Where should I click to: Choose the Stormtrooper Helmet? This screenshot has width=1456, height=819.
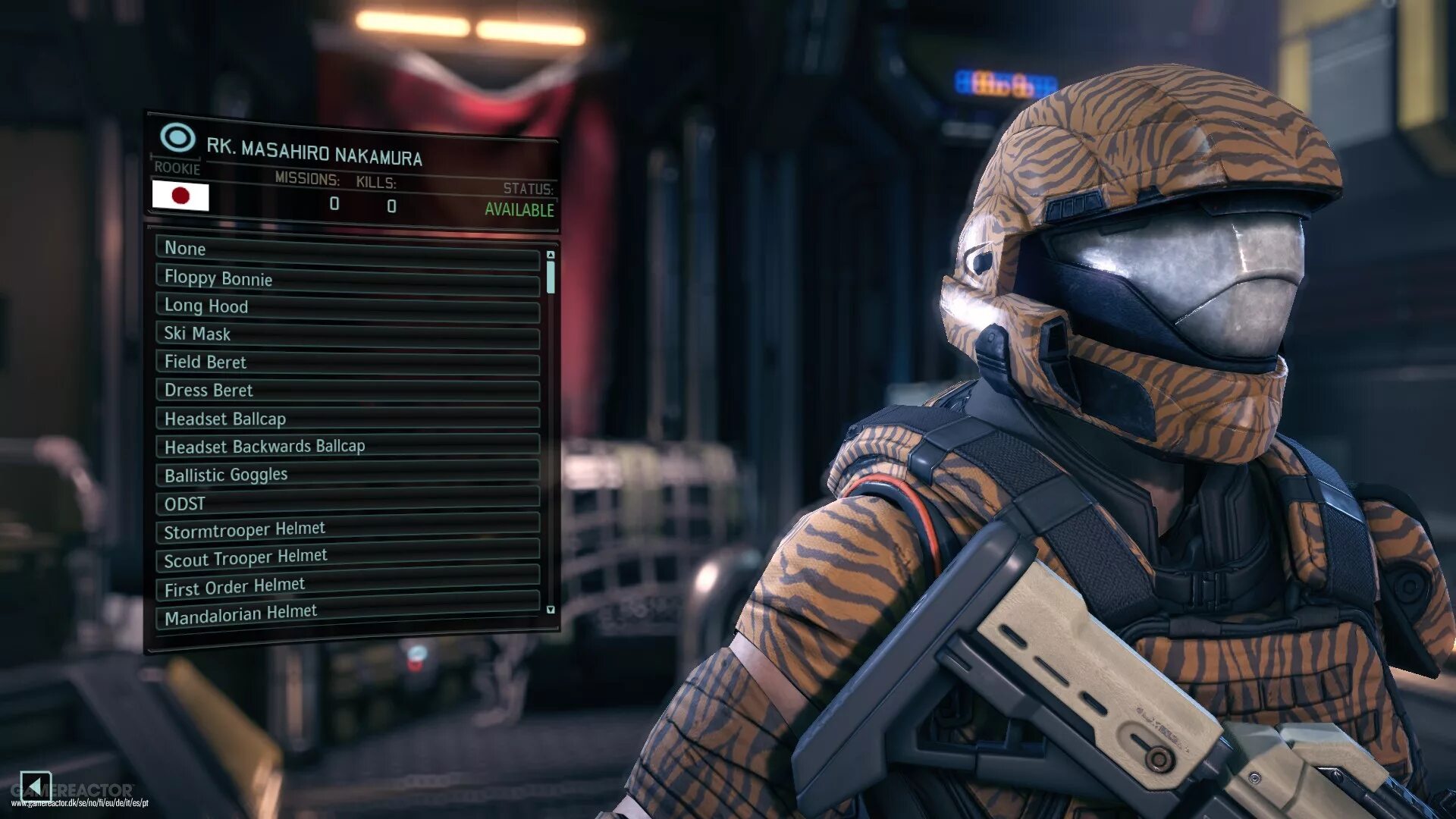click(x=347, y=529)
